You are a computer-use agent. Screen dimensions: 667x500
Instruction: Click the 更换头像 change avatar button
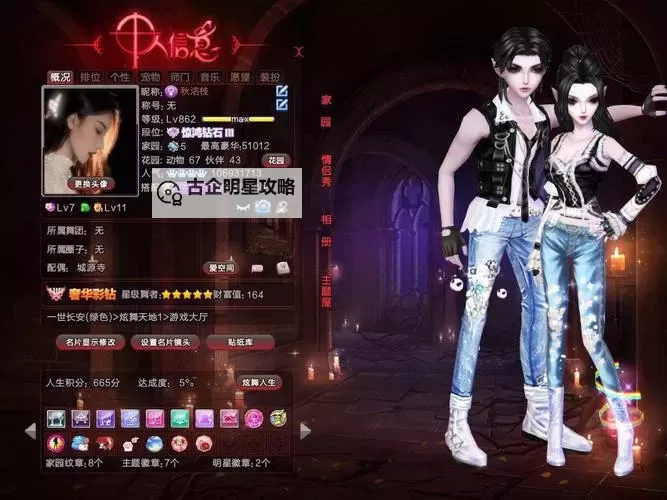tap(90, 184)
